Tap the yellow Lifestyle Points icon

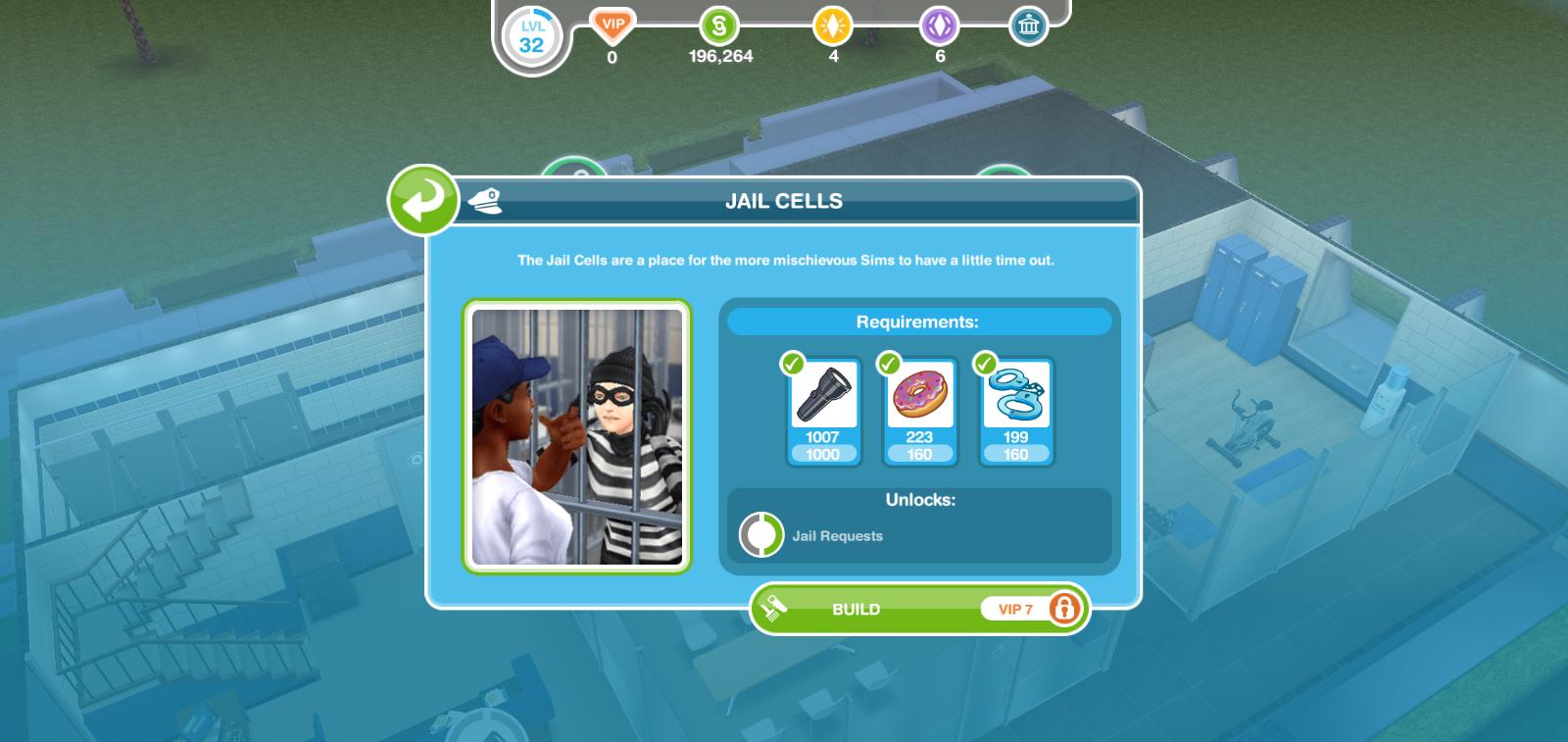(833, 26)
